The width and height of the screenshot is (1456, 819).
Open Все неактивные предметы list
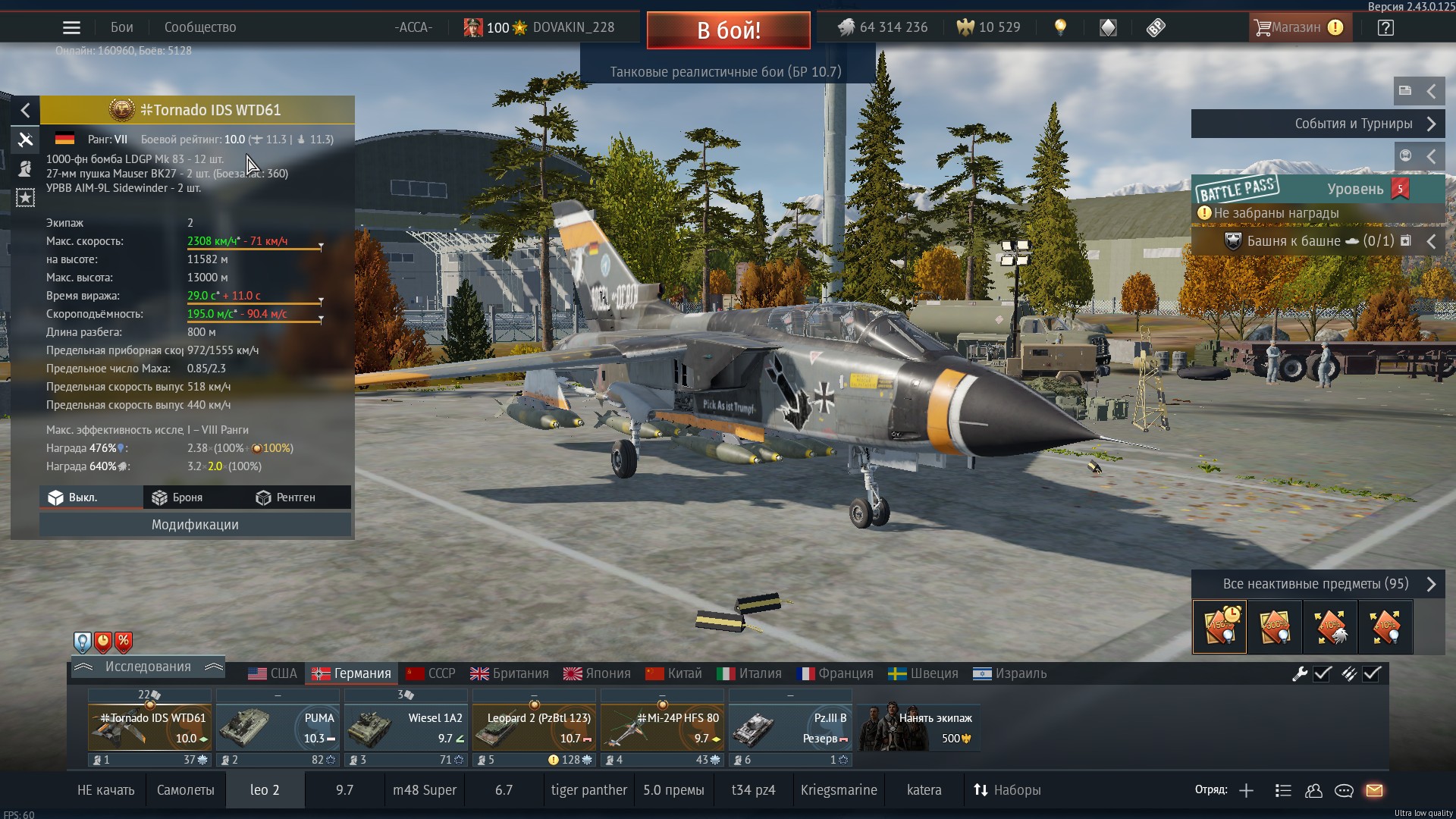coord(1317,584)
